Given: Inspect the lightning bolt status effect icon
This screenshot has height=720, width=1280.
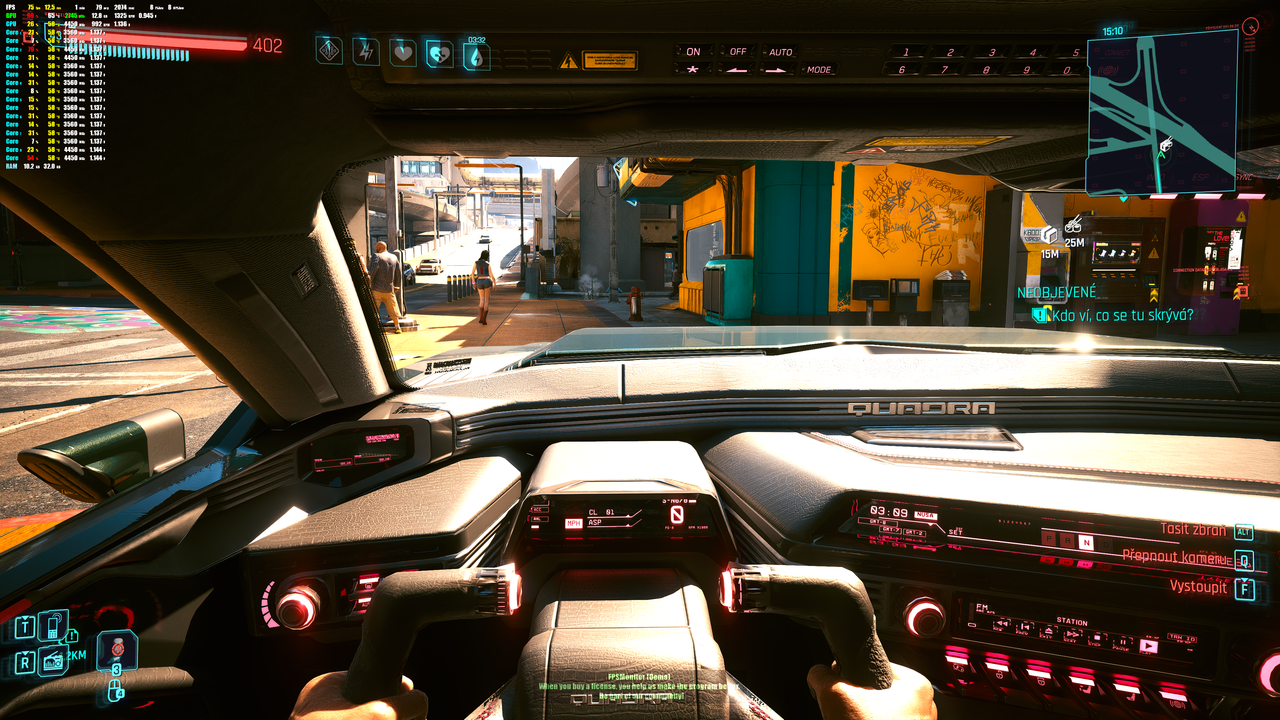Looking at the screenshot, I should click(x=366, y=51).
